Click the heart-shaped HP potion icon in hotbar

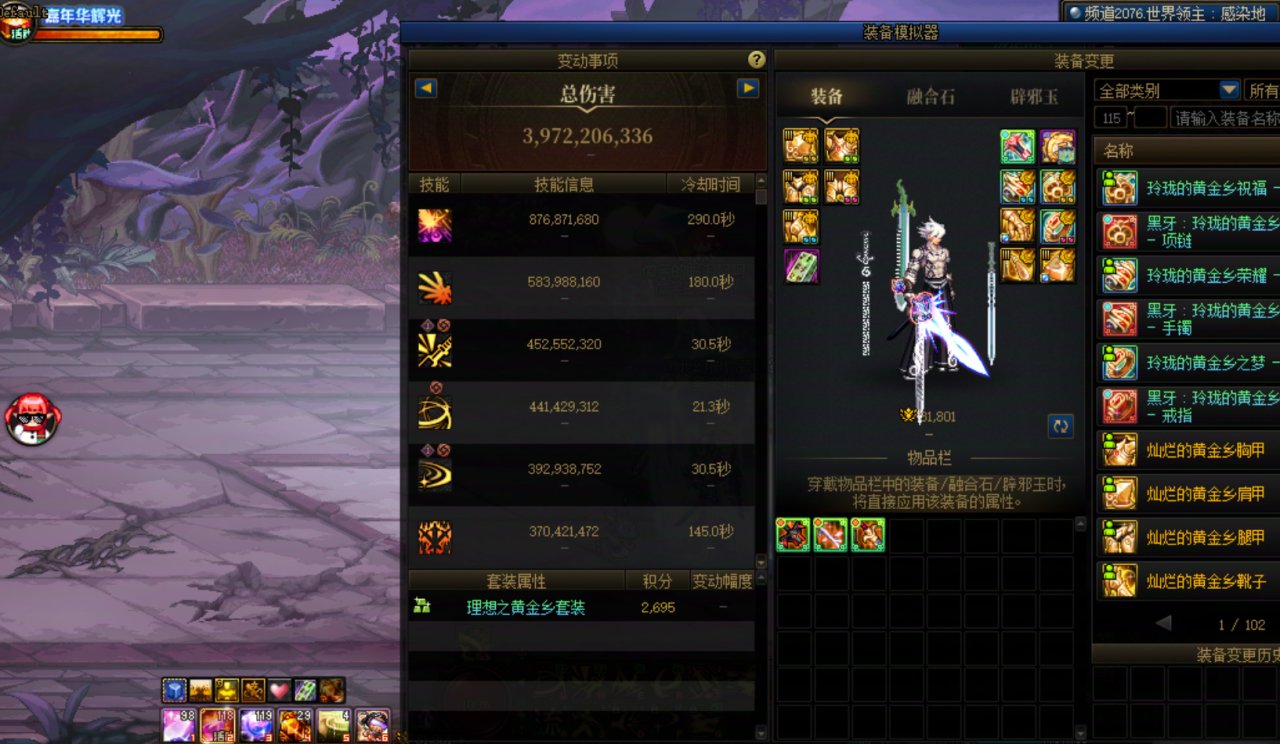click(x=278, y=690)
